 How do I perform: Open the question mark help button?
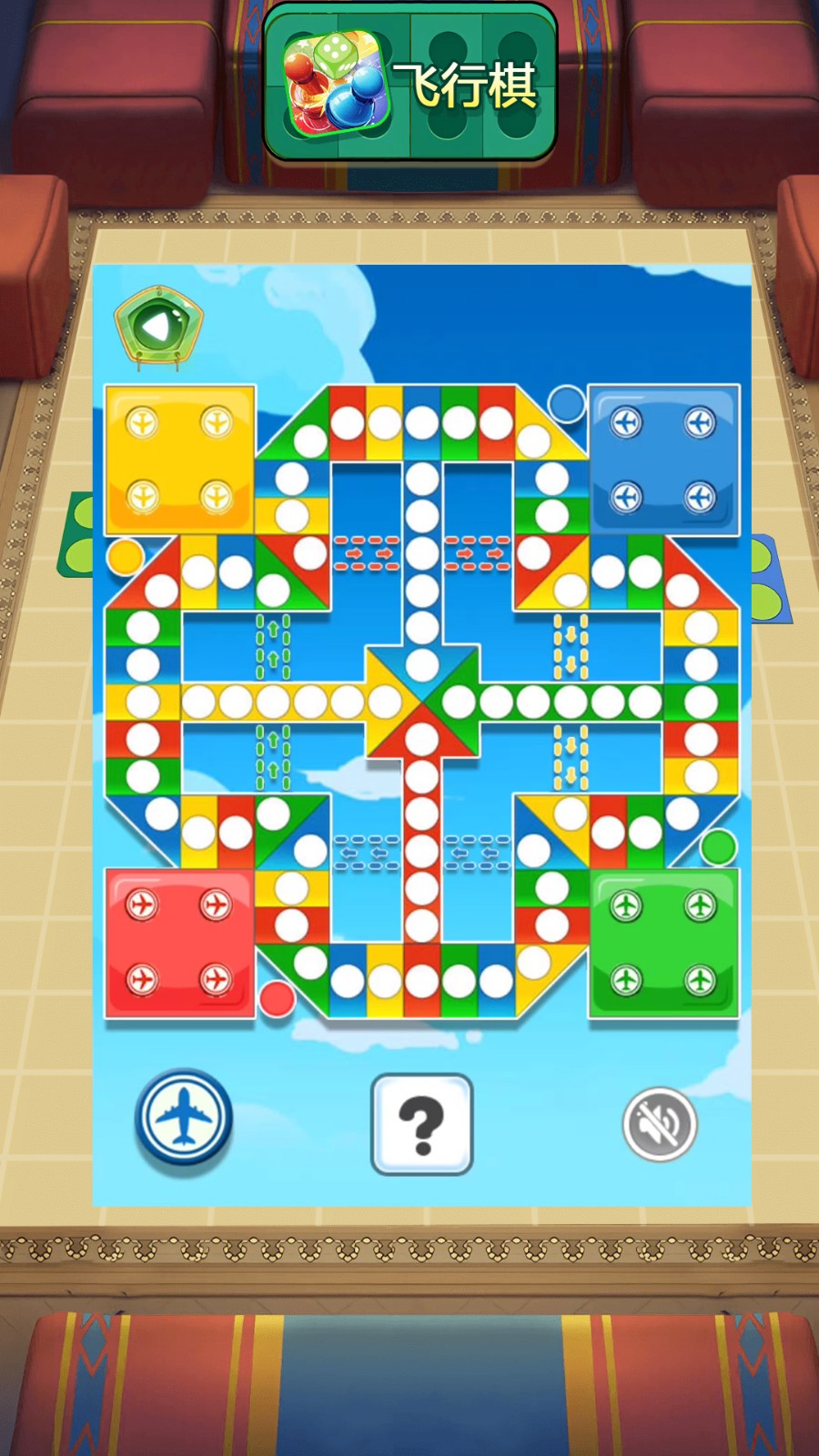[x=422, y=1124]
